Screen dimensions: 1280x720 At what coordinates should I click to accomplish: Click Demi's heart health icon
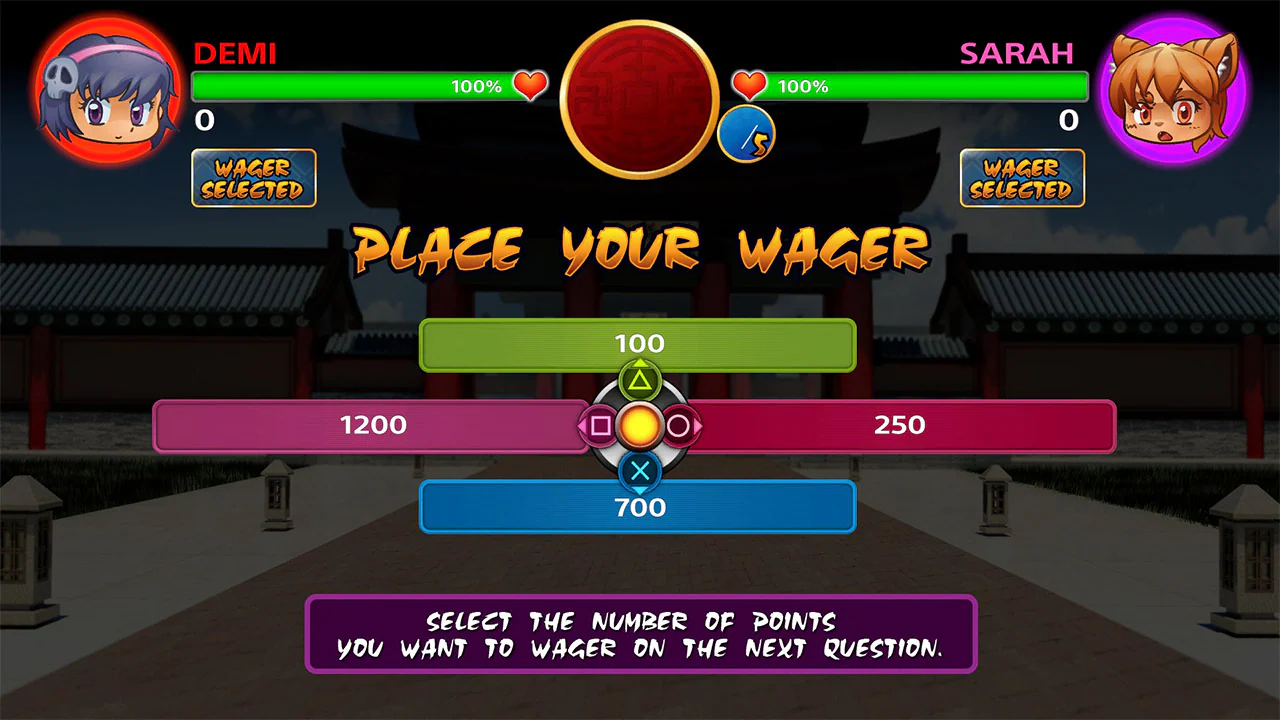pos(530,86)
